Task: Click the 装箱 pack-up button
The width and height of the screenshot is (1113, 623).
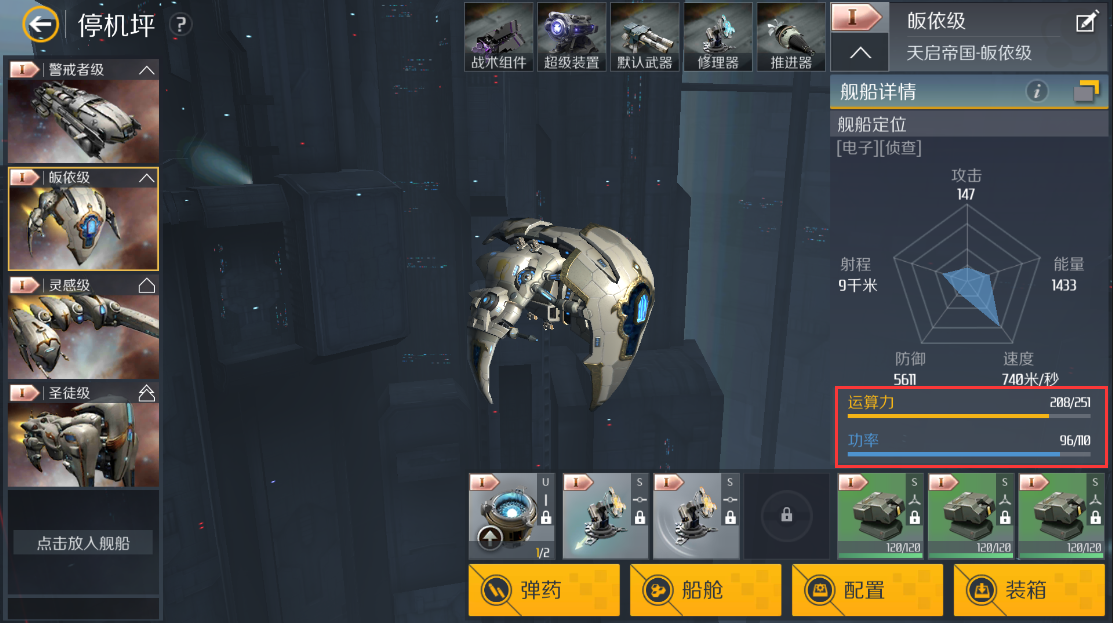Action: [1029, 590]
